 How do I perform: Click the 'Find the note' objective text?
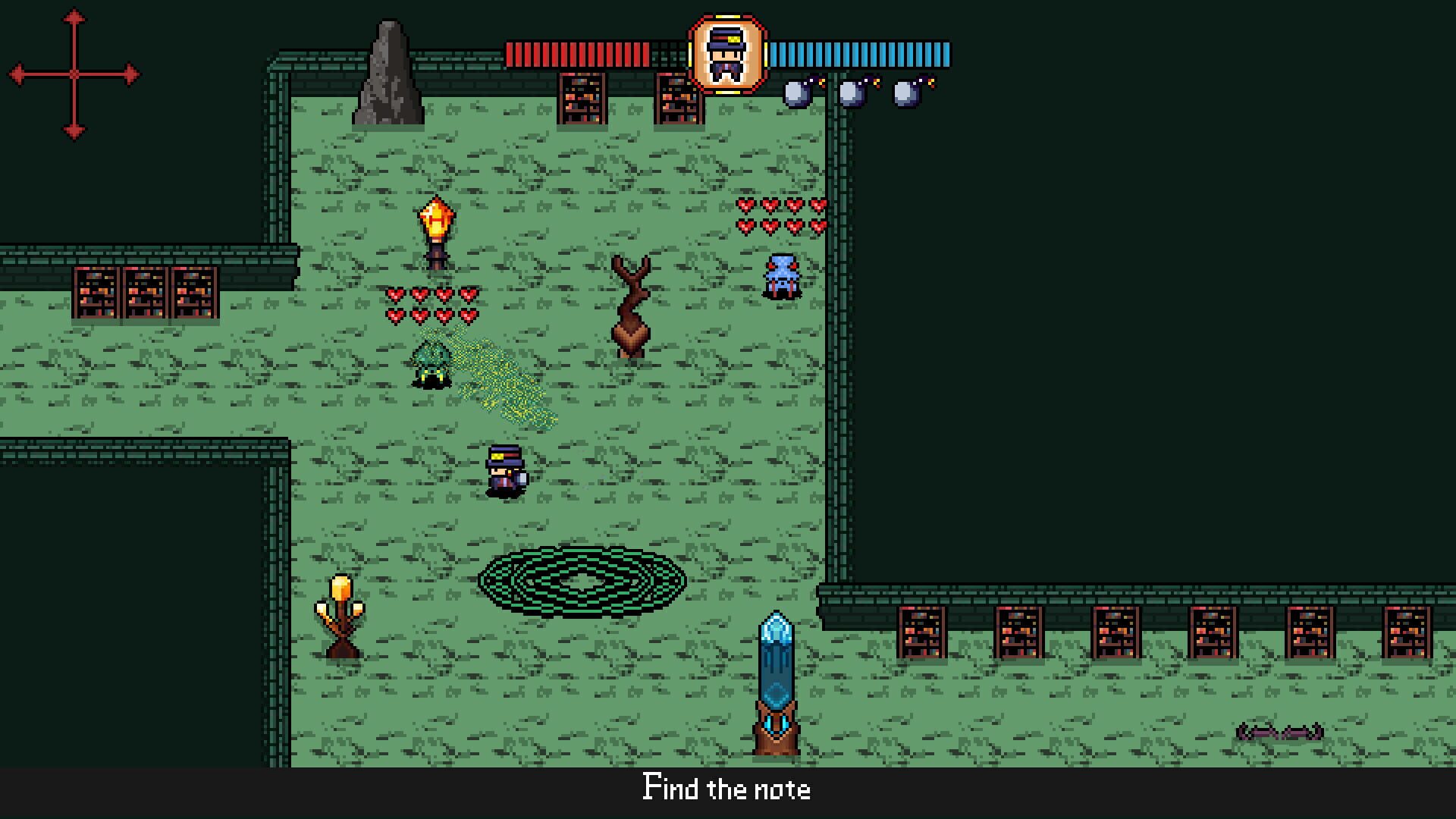point(726,789)
